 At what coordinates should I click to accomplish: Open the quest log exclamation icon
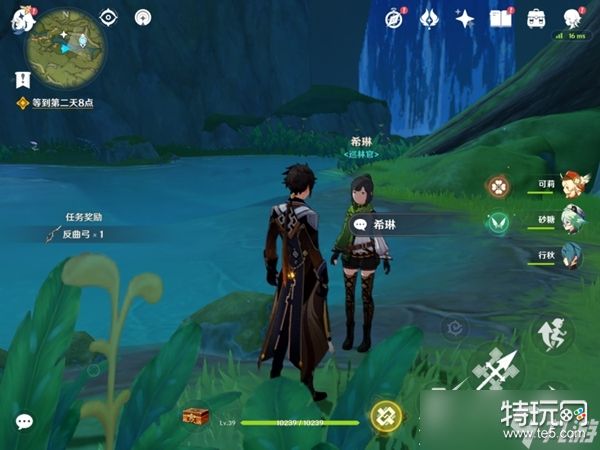[x=22, y=78]
